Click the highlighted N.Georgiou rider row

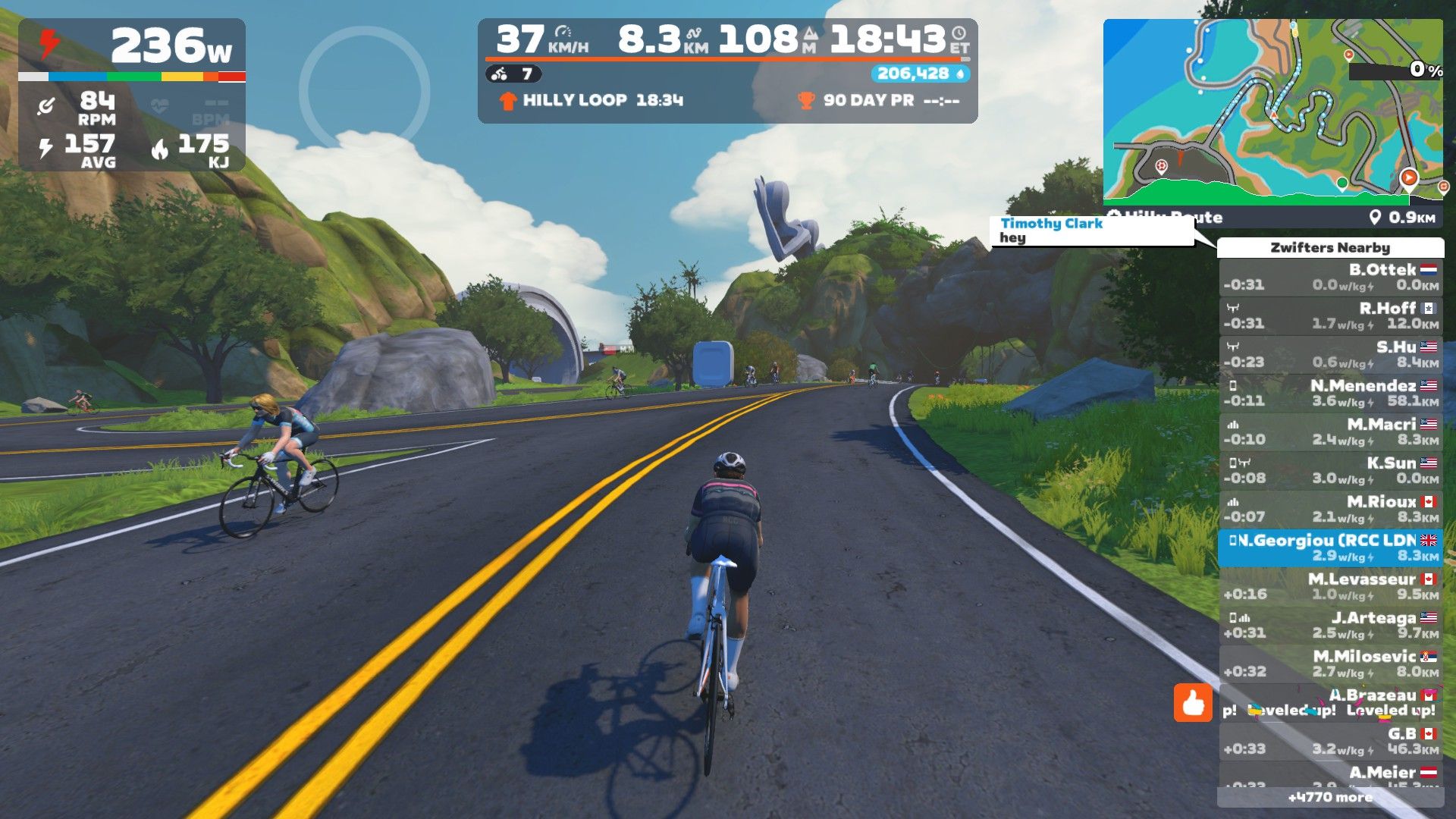[x=1330, y=548]
